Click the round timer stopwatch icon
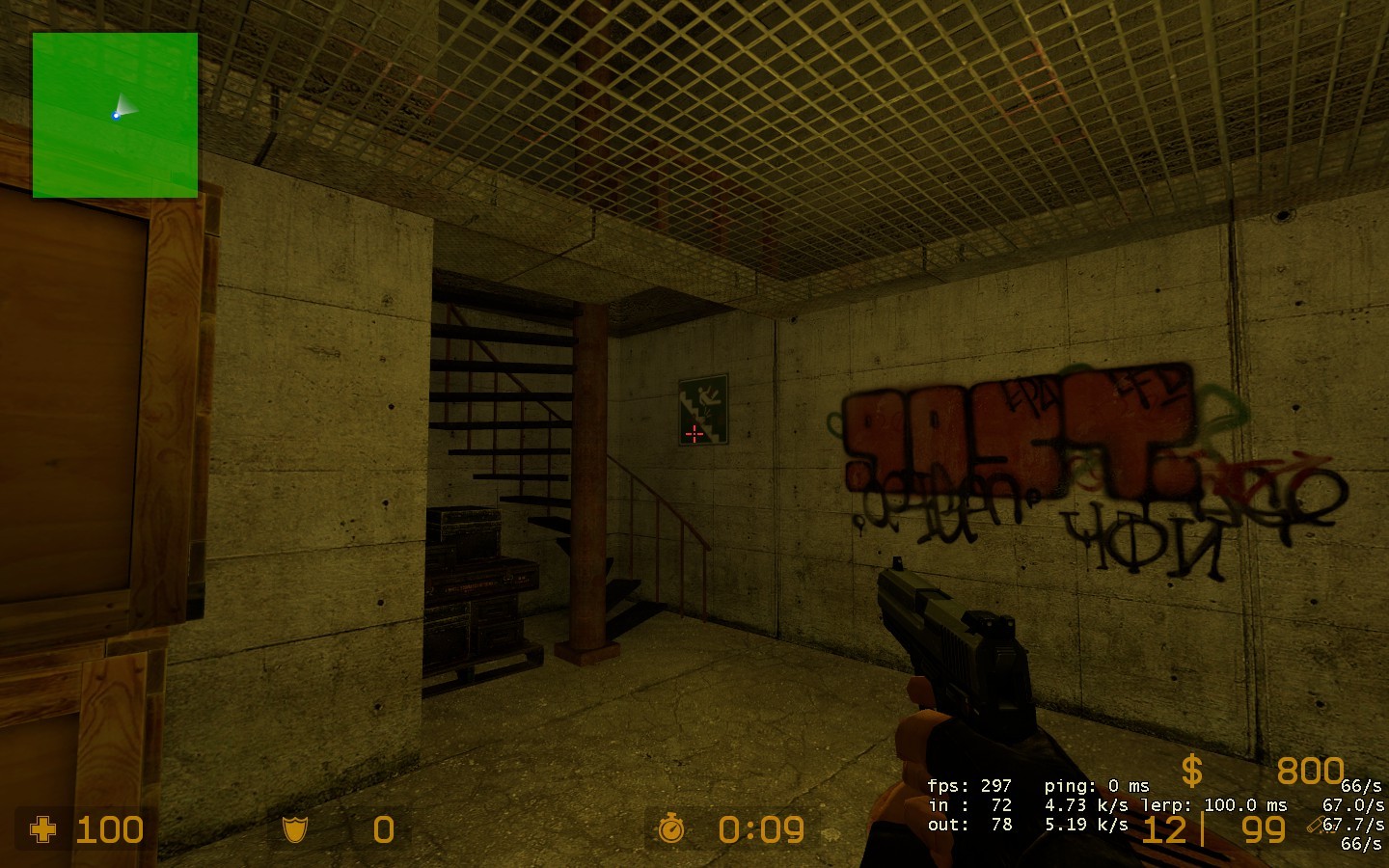Screen dimensions: 1389x868 click(x=672, y=829)
